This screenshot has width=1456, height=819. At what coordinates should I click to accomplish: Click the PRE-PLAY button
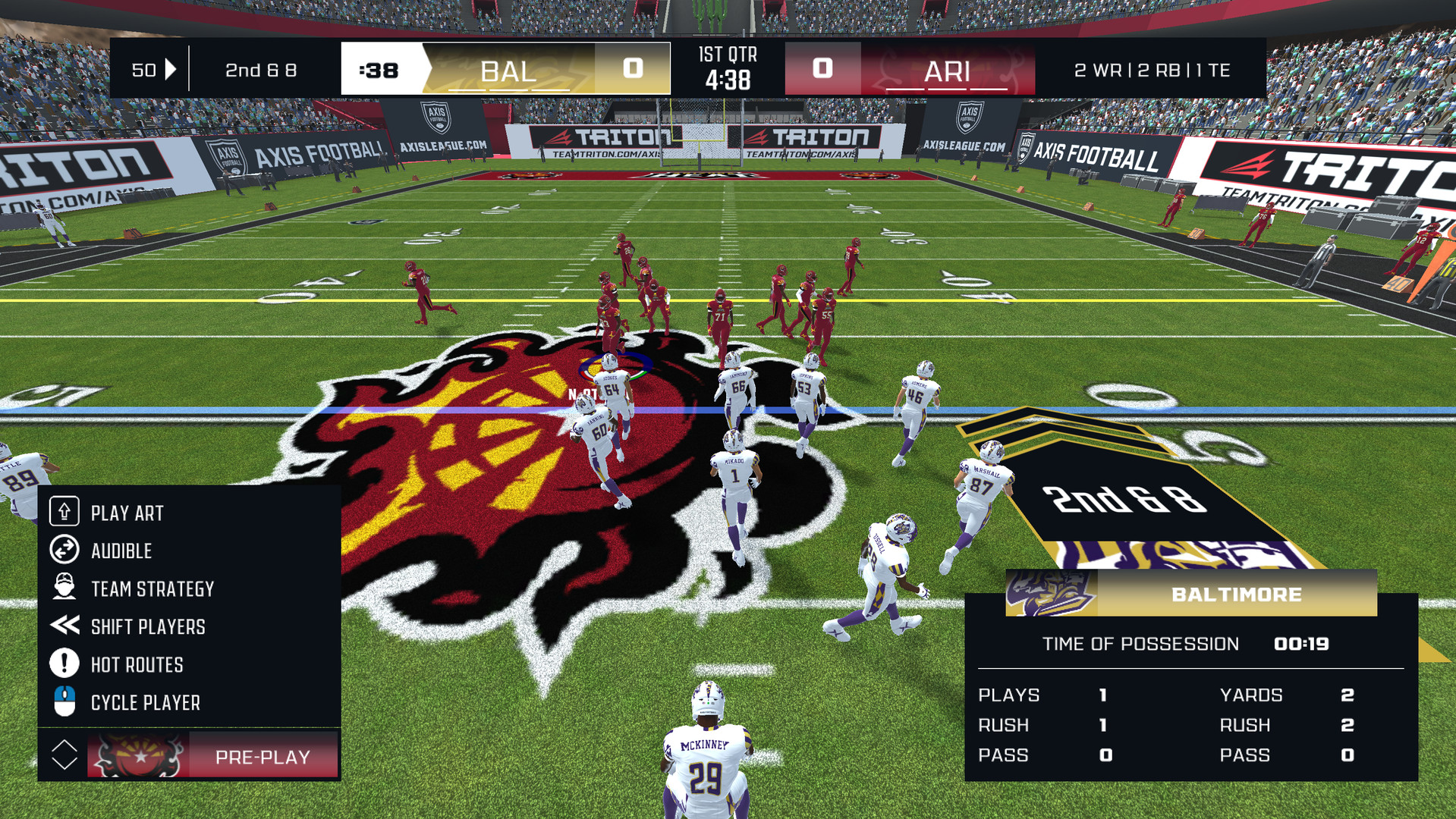[x=262, y=755]
